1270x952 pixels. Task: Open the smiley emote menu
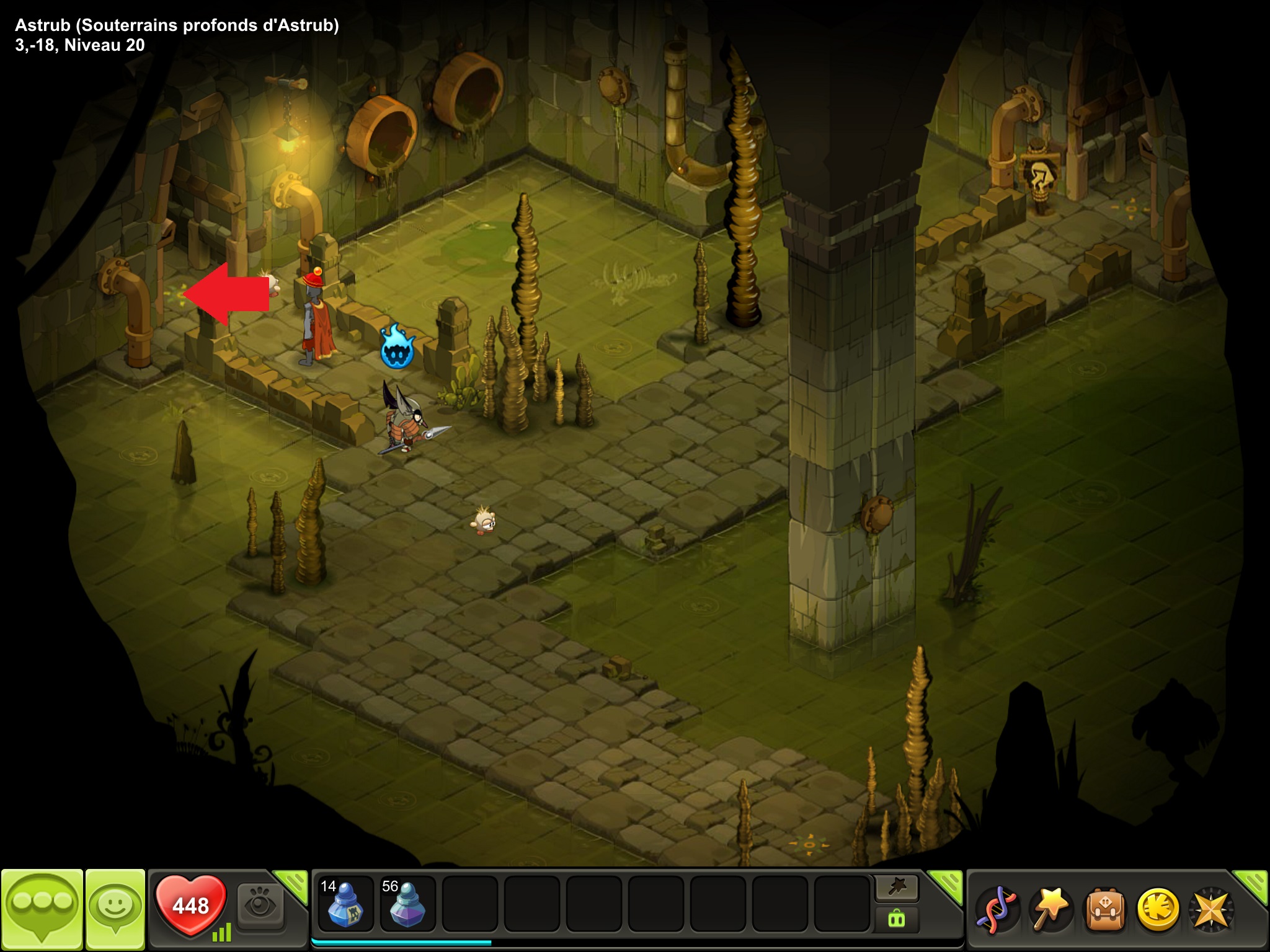[x=115, y=909]
